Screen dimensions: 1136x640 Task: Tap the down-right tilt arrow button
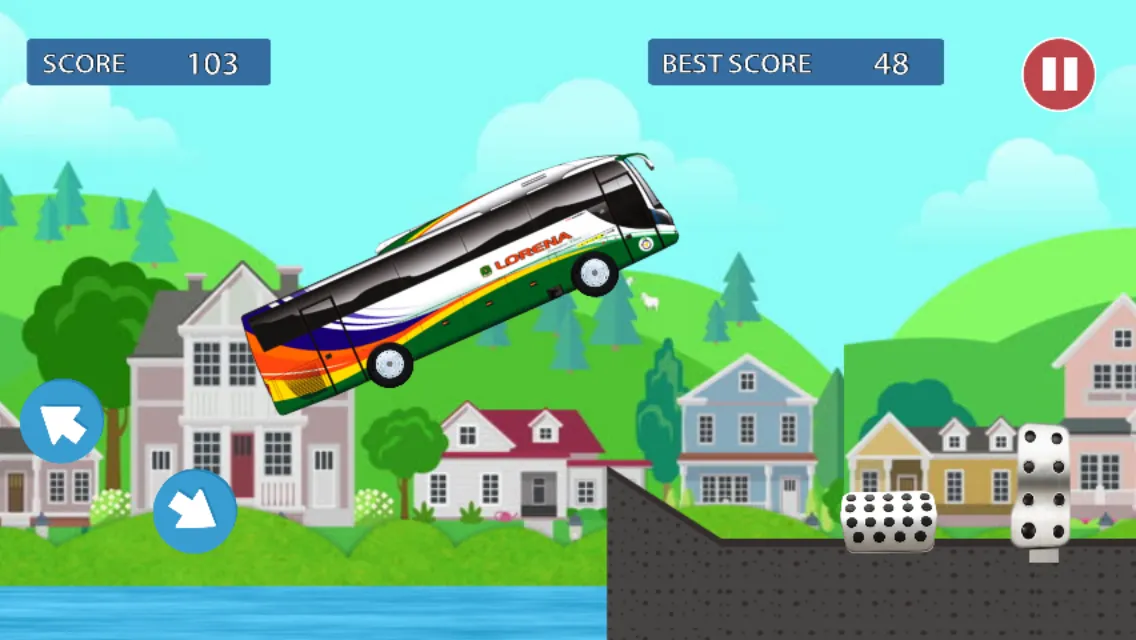click(x=194, y=511)
